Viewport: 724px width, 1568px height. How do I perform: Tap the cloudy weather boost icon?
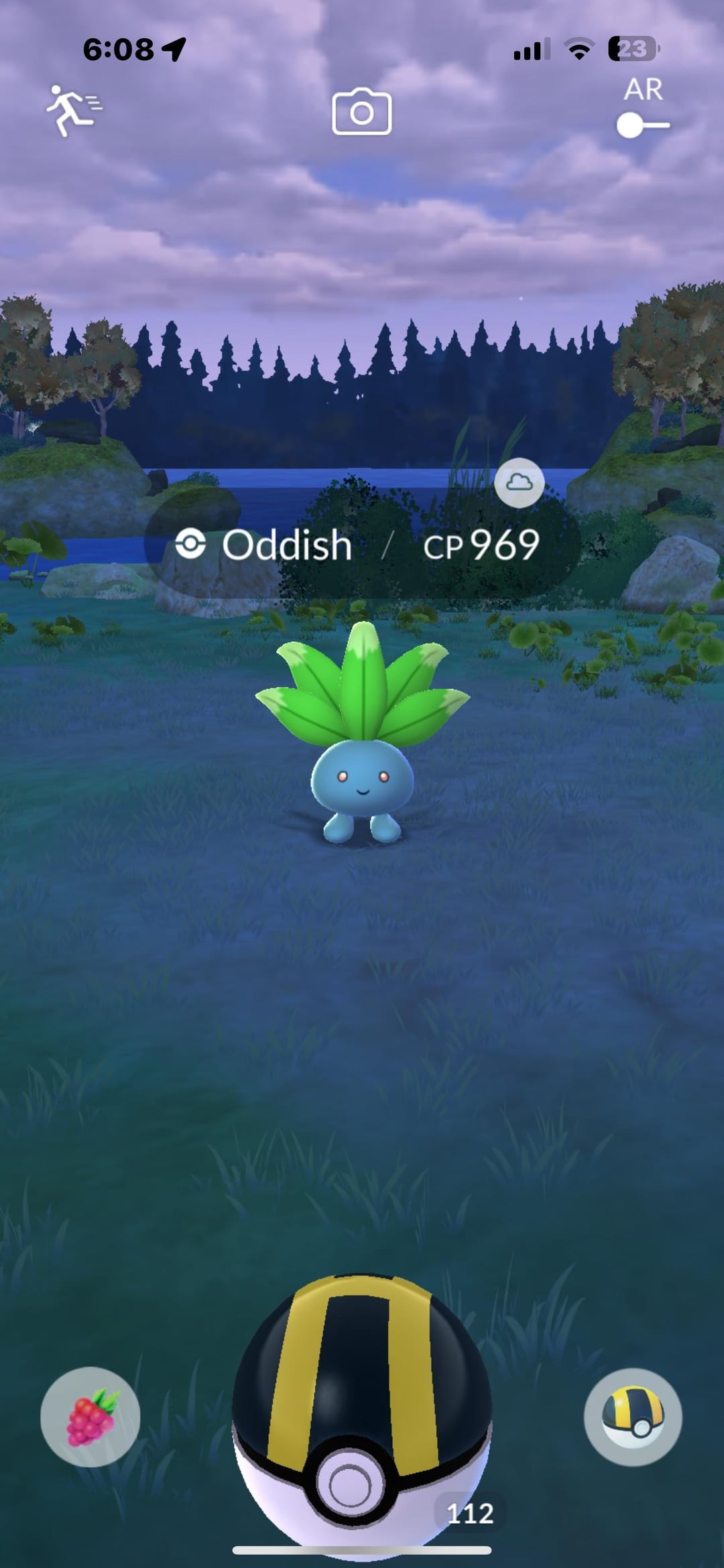(x=519, y=482)
